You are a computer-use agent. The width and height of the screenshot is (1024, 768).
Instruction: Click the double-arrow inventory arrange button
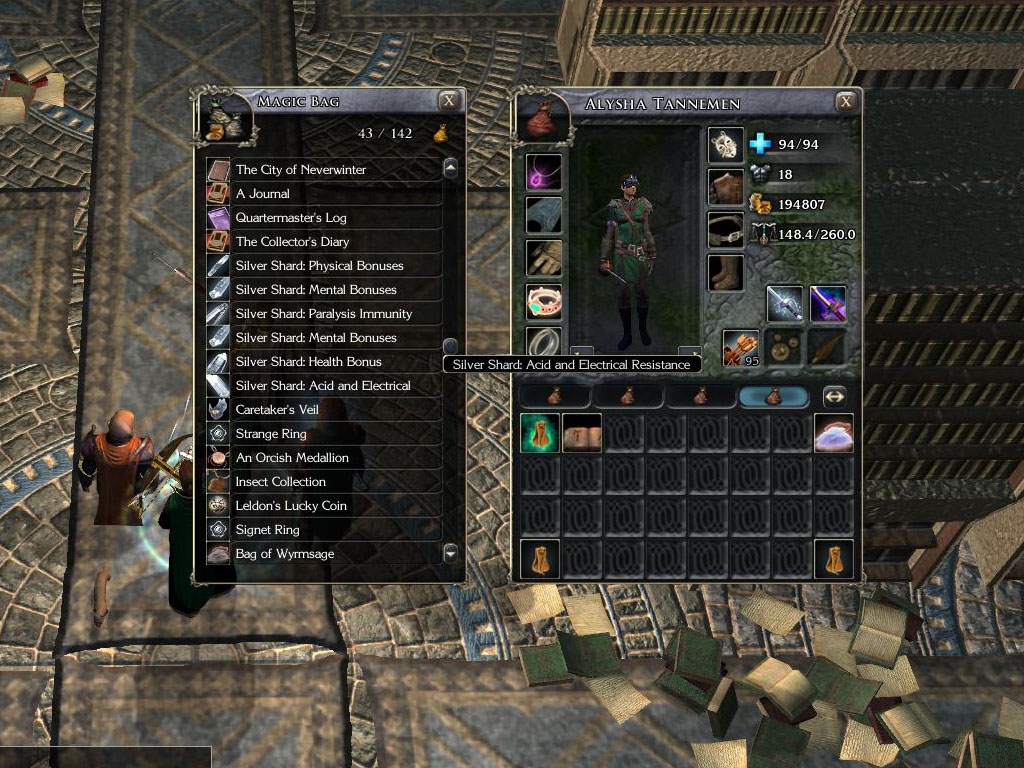[x=834, y=397]
